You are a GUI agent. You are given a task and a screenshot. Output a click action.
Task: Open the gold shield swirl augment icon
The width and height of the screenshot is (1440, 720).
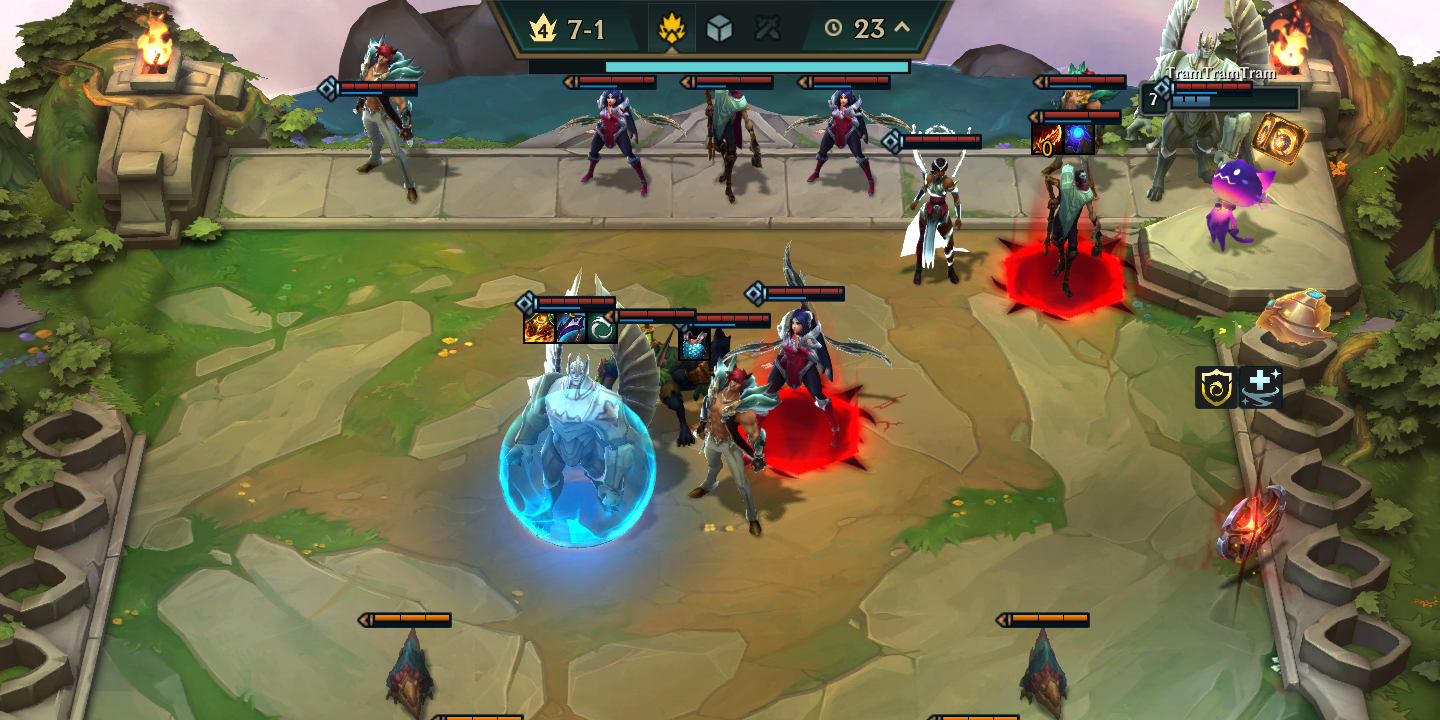pyautogui.click(x=1216, y=387)
